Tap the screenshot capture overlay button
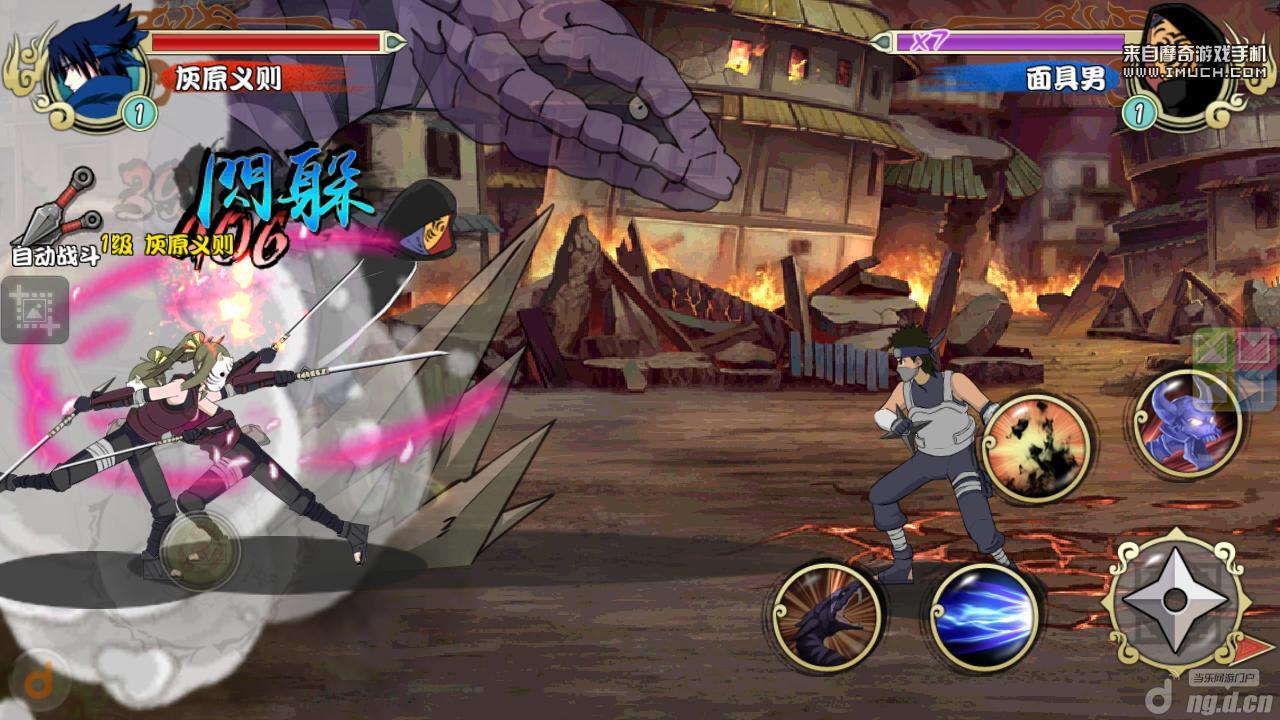 pos(35,311)
